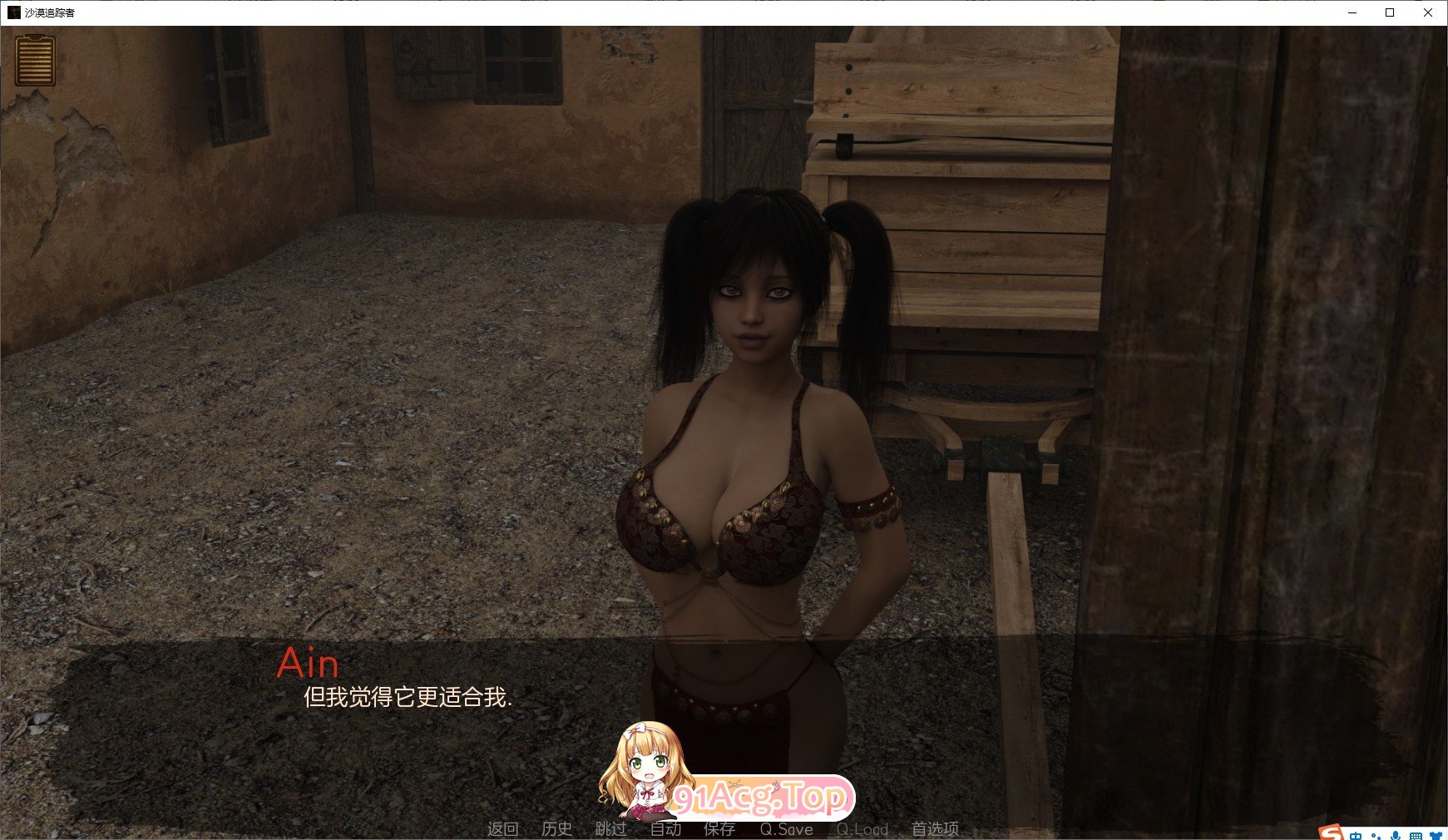The width and height of the screenshot is (1448, 840).
Task: Click the chibi mascot image
Action: coord(647,773)
